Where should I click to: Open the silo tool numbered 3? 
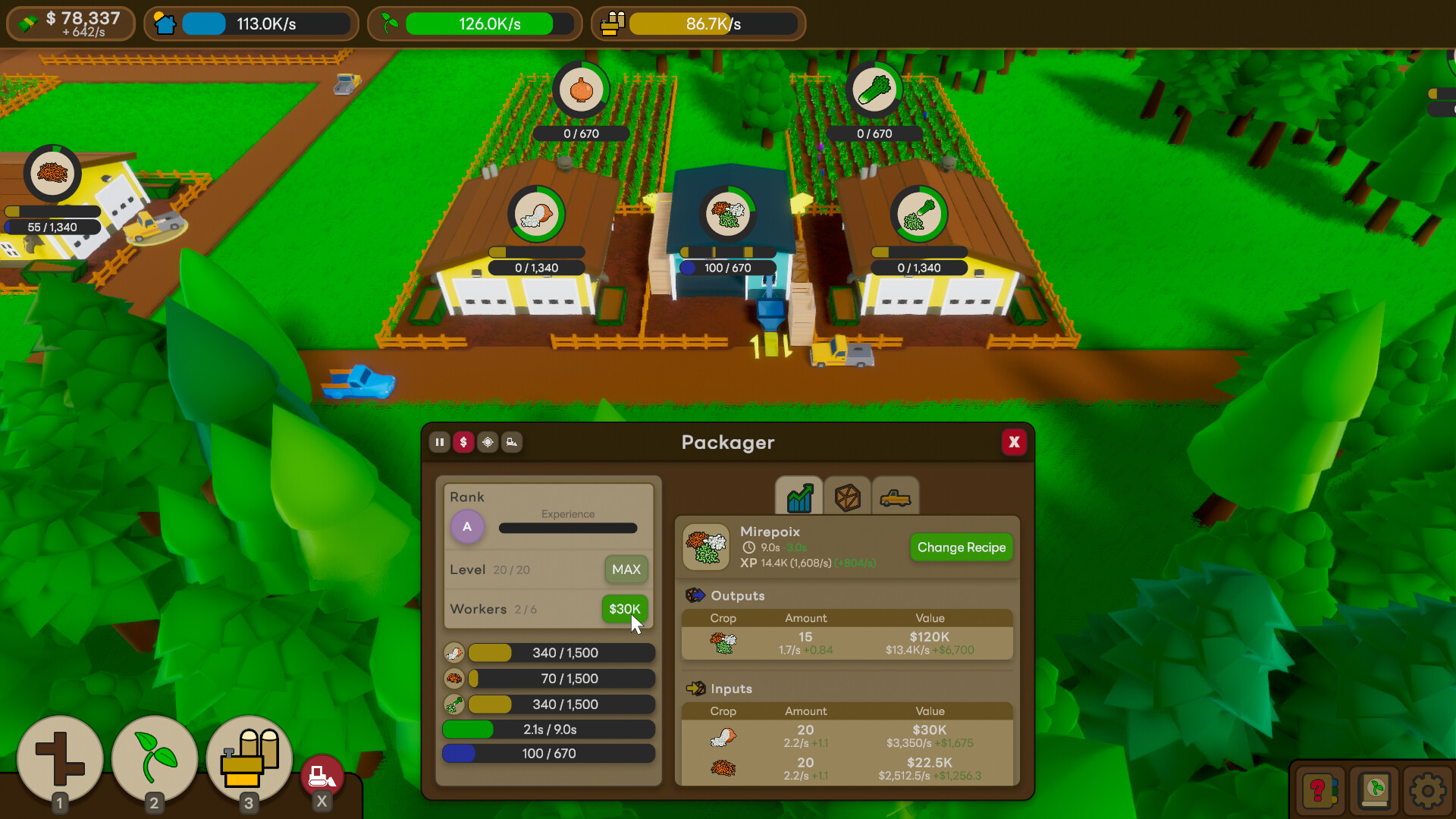[x=249, y=758]
